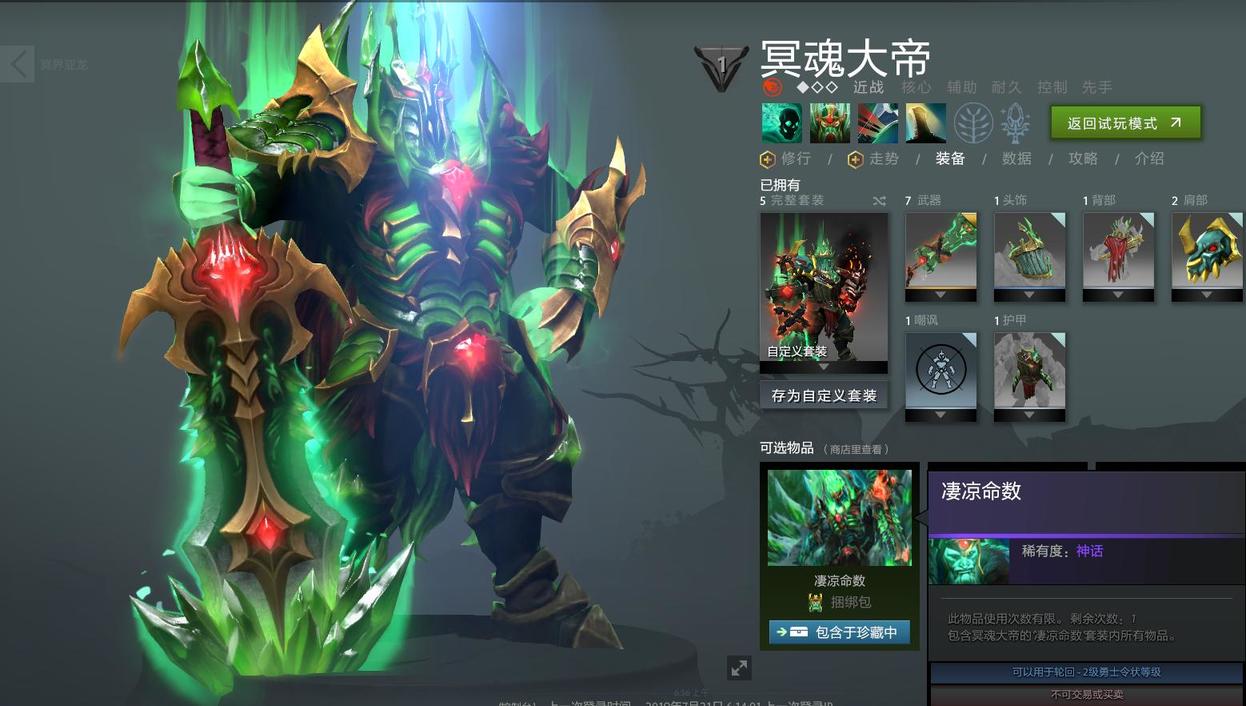The width and height of the screenshot is (1246, 706).
Task: Choose the 武器 weapon slot
Action: pos(941,251)
